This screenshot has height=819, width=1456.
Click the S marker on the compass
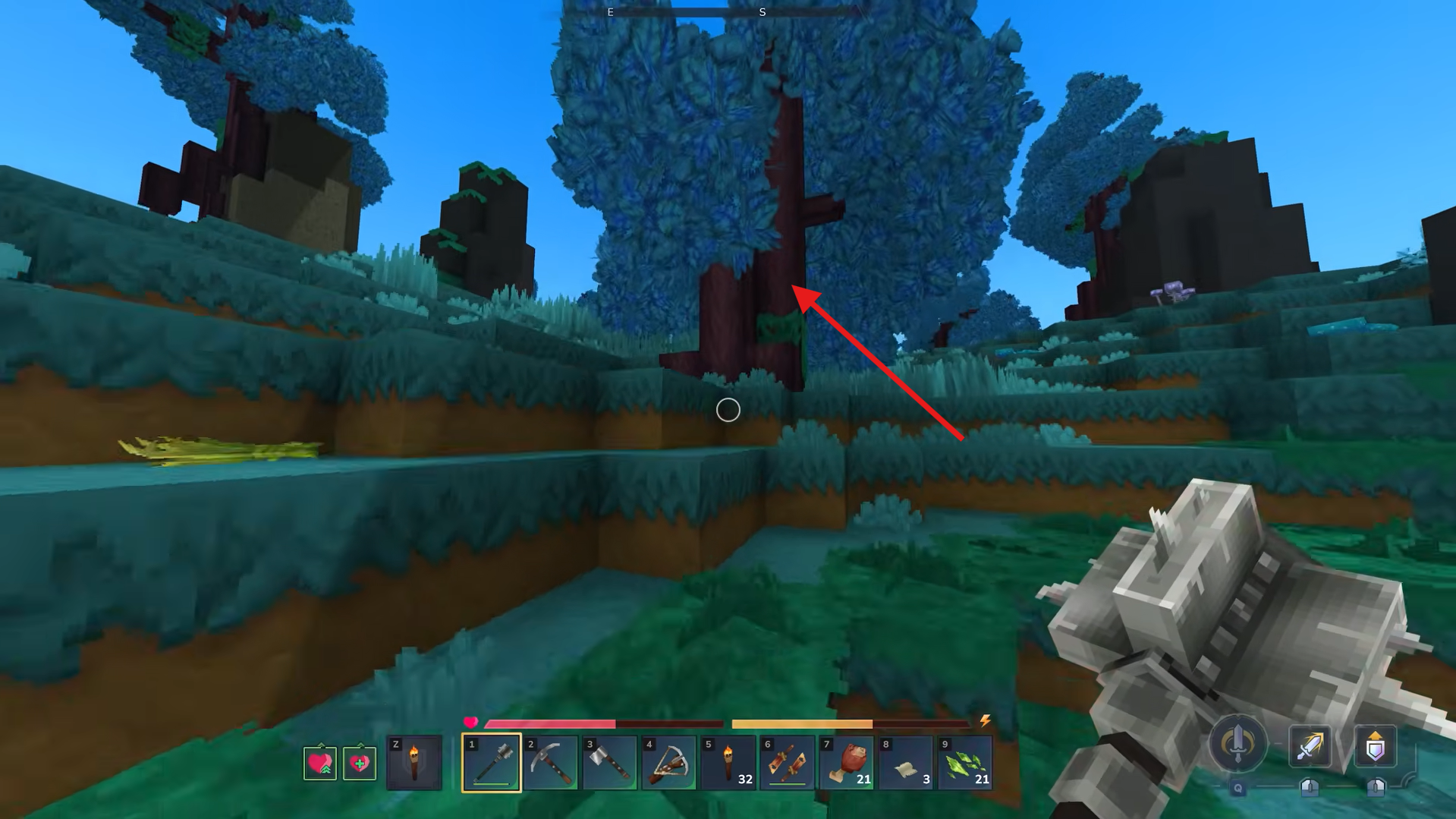(x=761, y=12)
